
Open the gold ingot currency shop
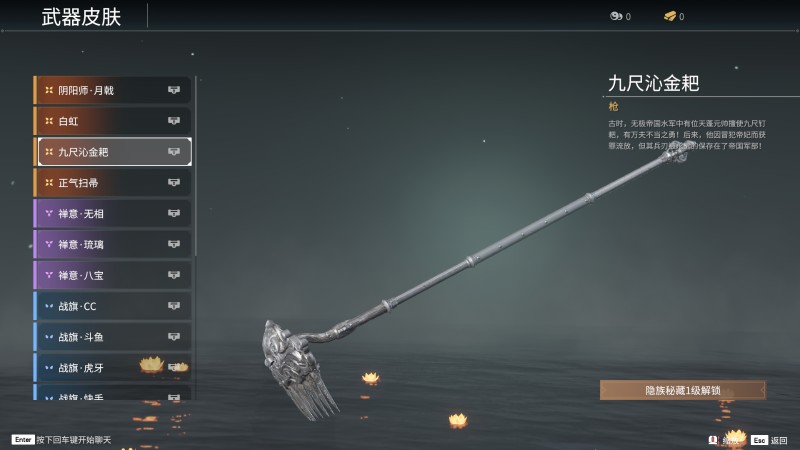pos(672,16)
